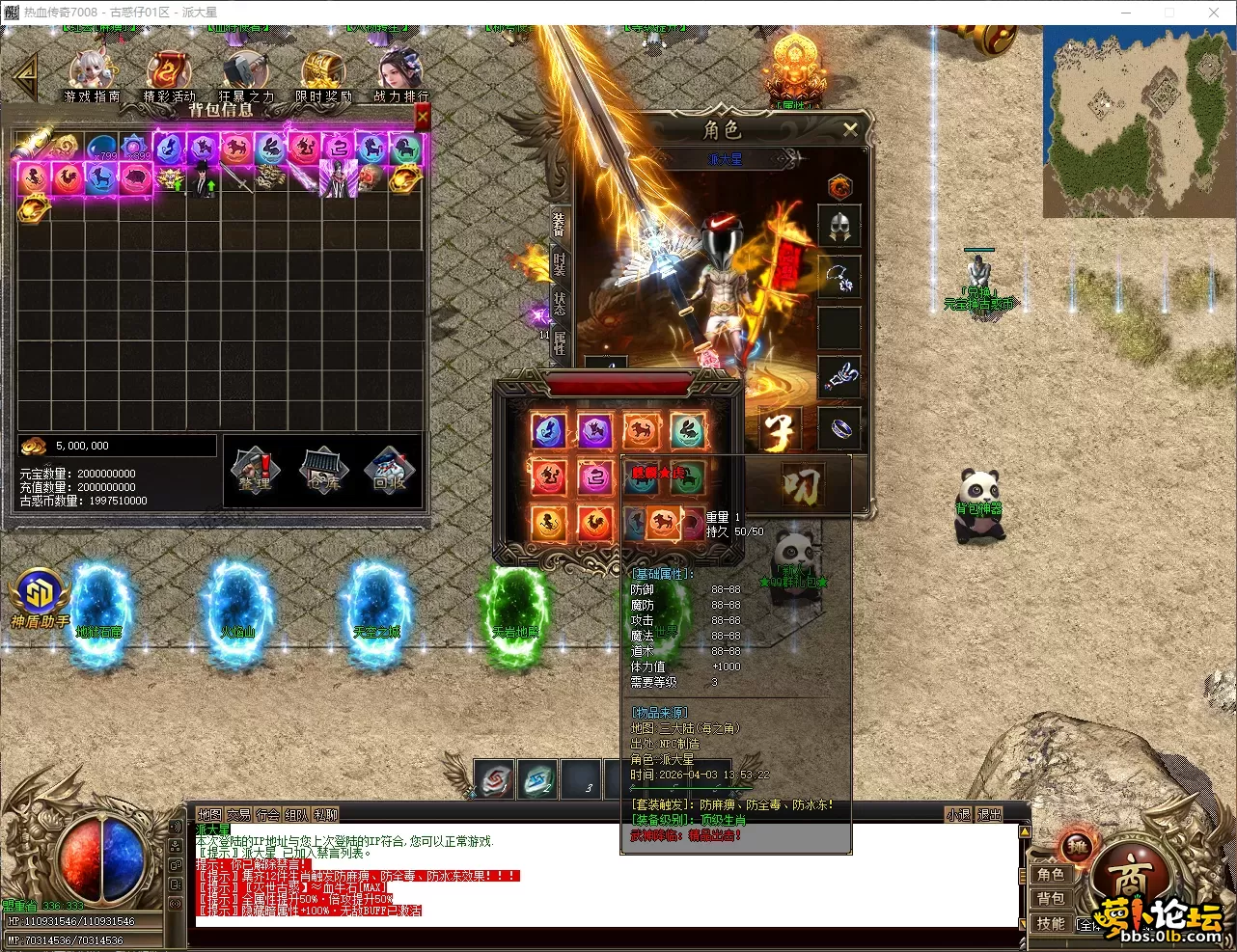The width and height of the screenshot is (1237, 952).
Task: Switch chat to the 行会 guild channel
Action: pyautogui.click(x=267, y=815)
